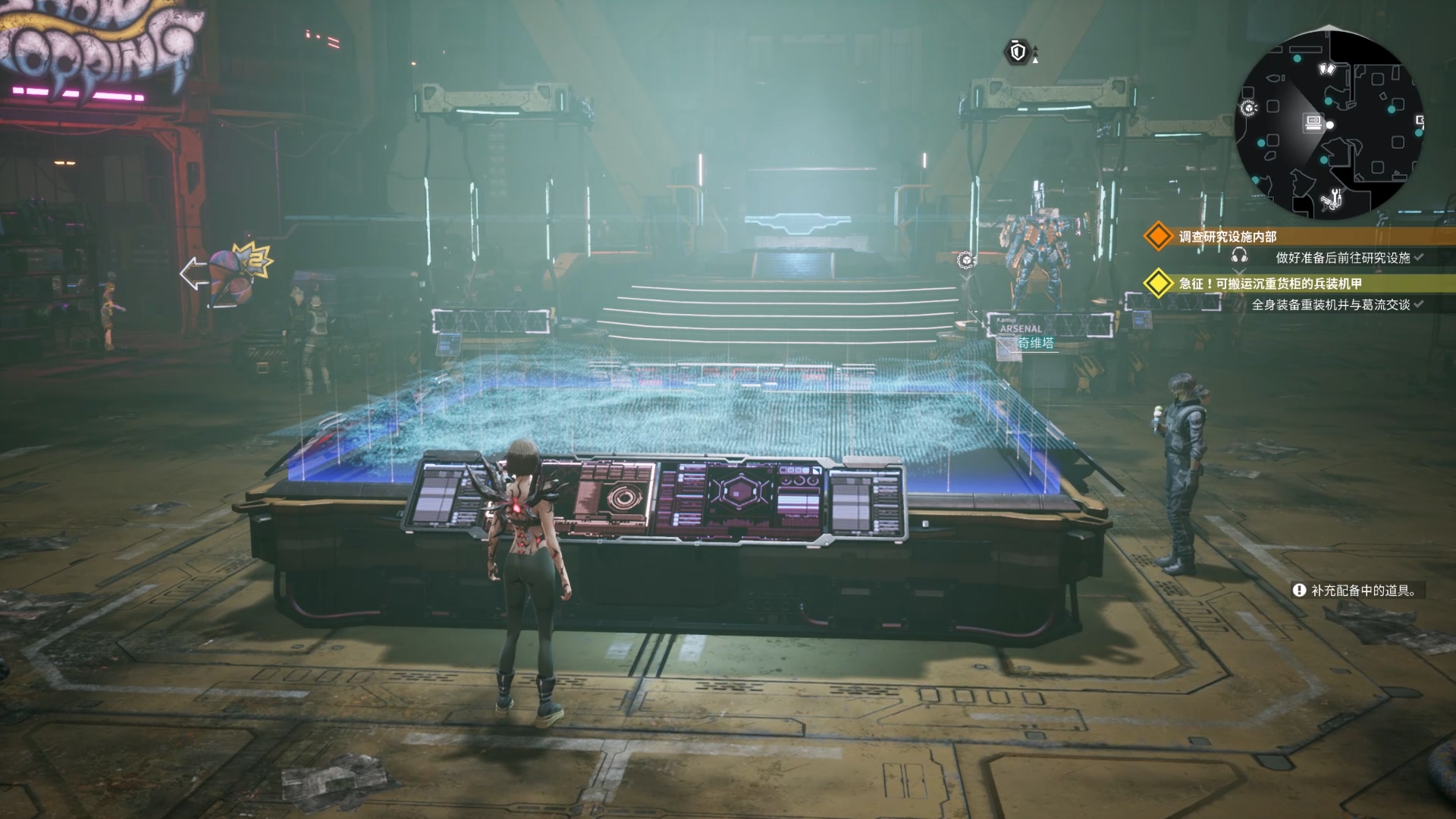The width and height of the screenshot is (1456, 819).
Task: Click the shield waypoint marker
Action: pyautogui.click(x=1018, y=52)
